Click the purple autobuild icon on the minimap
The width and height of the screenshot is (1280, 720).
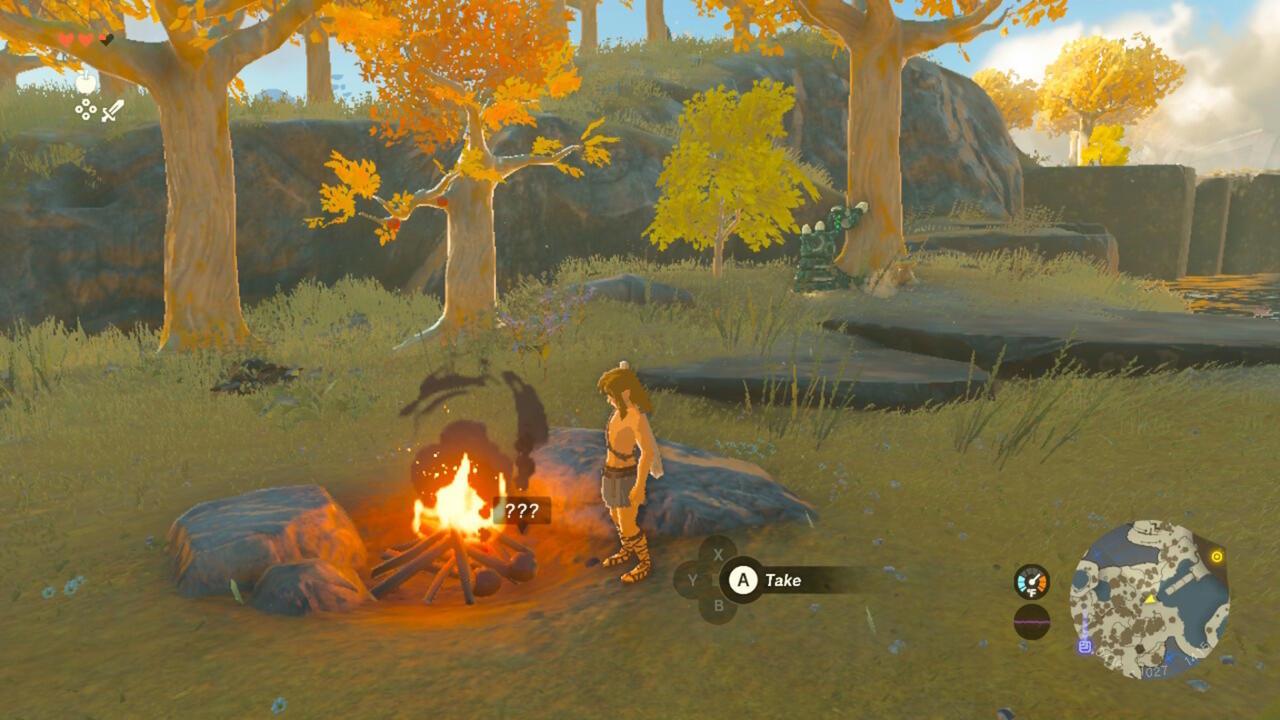(1084, 647)
